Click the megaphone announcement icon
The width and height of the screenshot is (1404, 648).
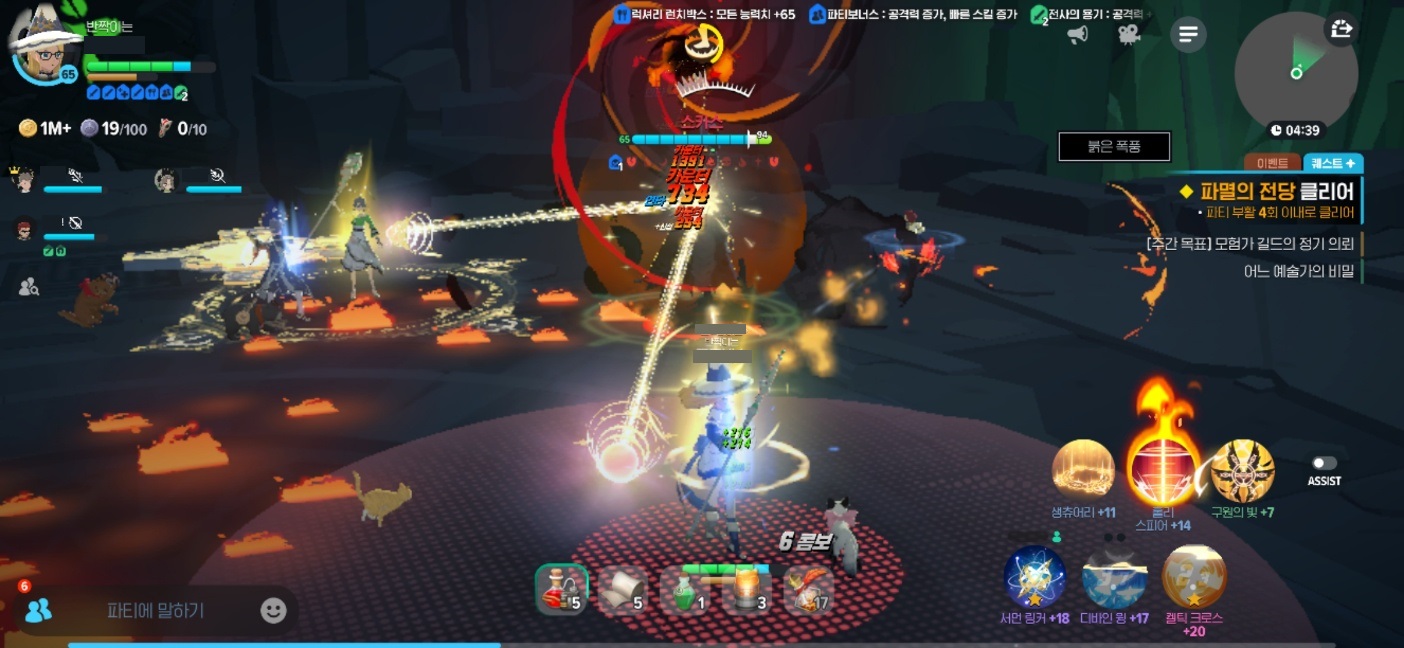pos(1078,35)
